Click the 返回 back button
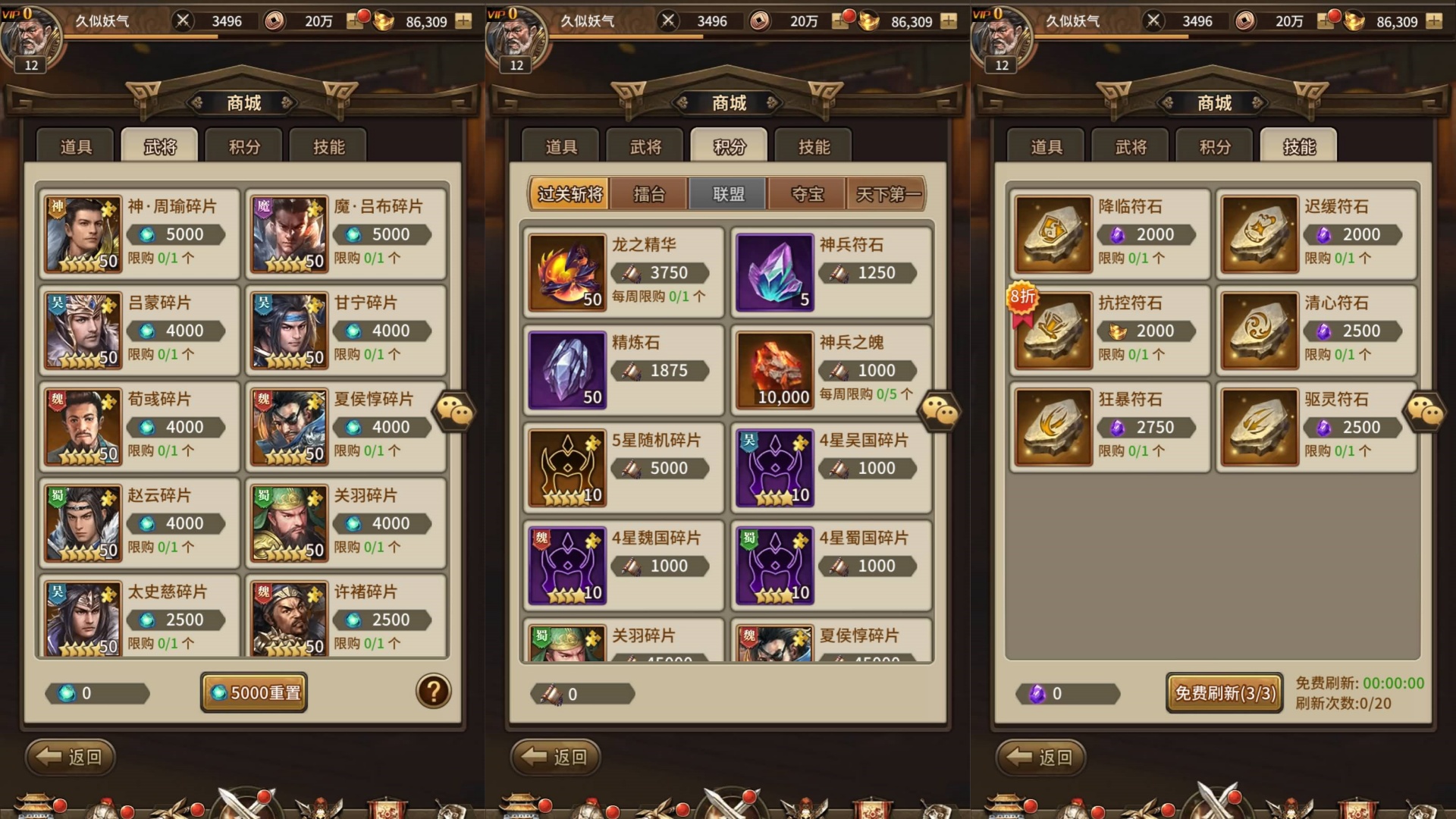The image size is (1456, 819). pyautogui.click(x=69, y=757)
